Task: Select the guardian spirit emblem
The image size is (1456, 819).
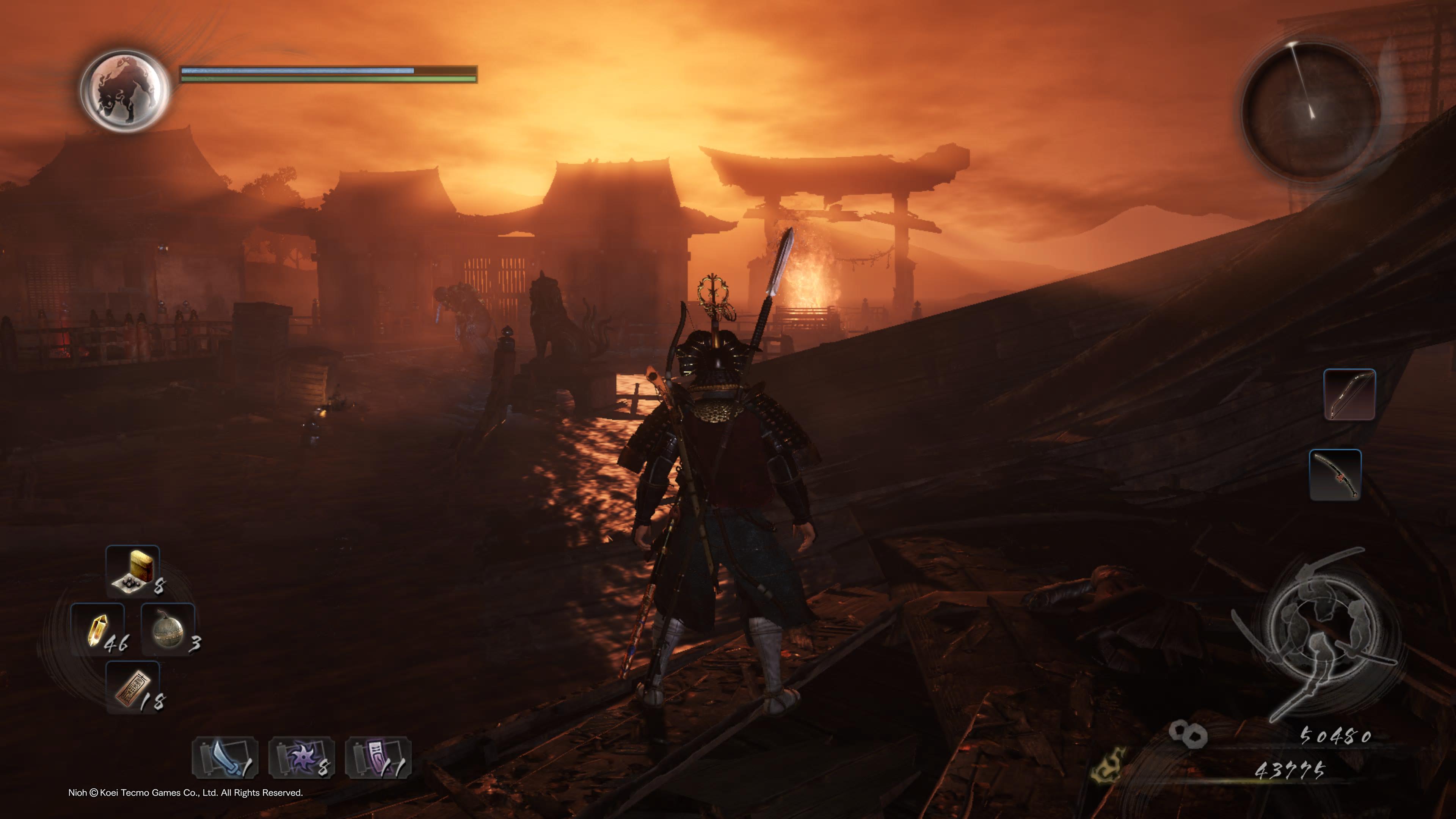Action: (x=125, y=91)
